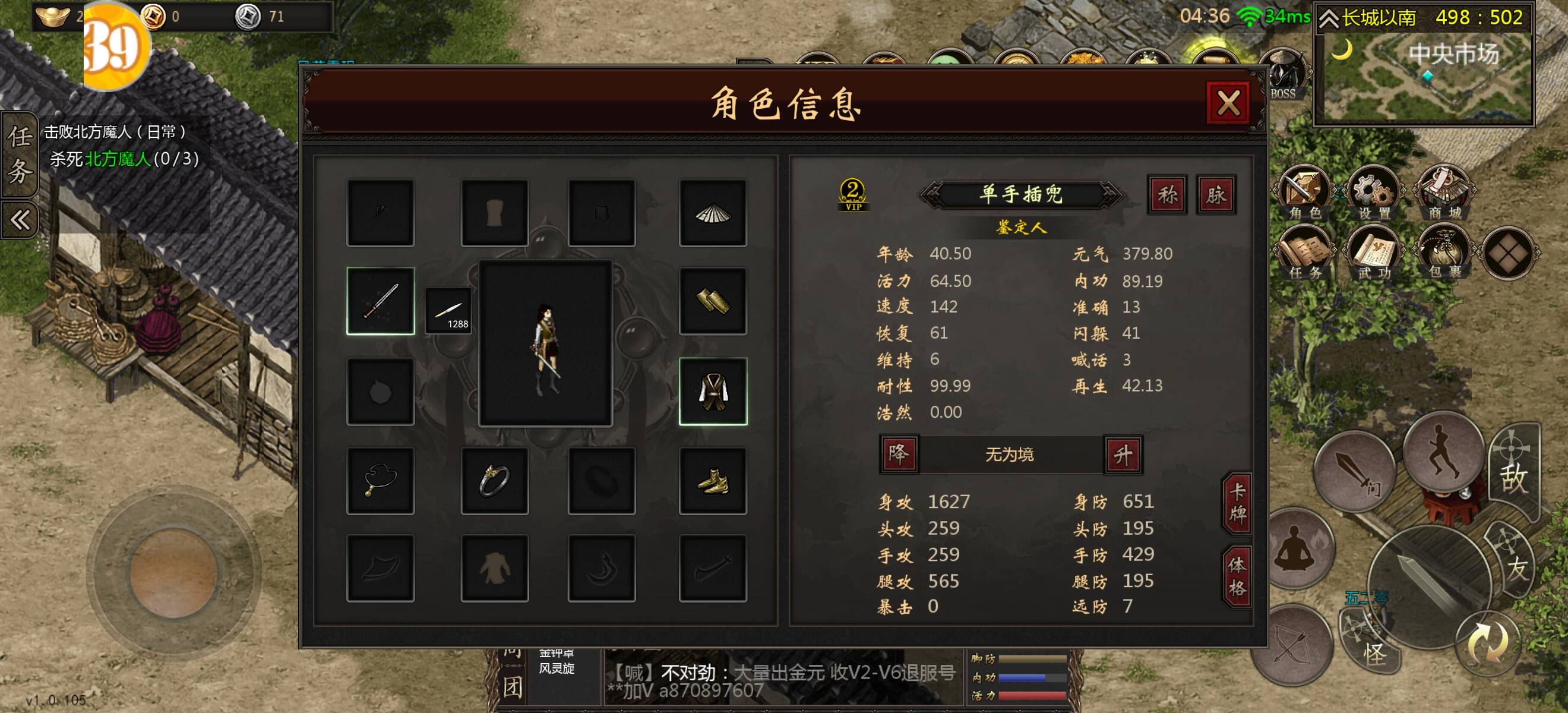Select the necklace equipment slot
This screenshot has width=1568, height=713.
tap(381, 481)
